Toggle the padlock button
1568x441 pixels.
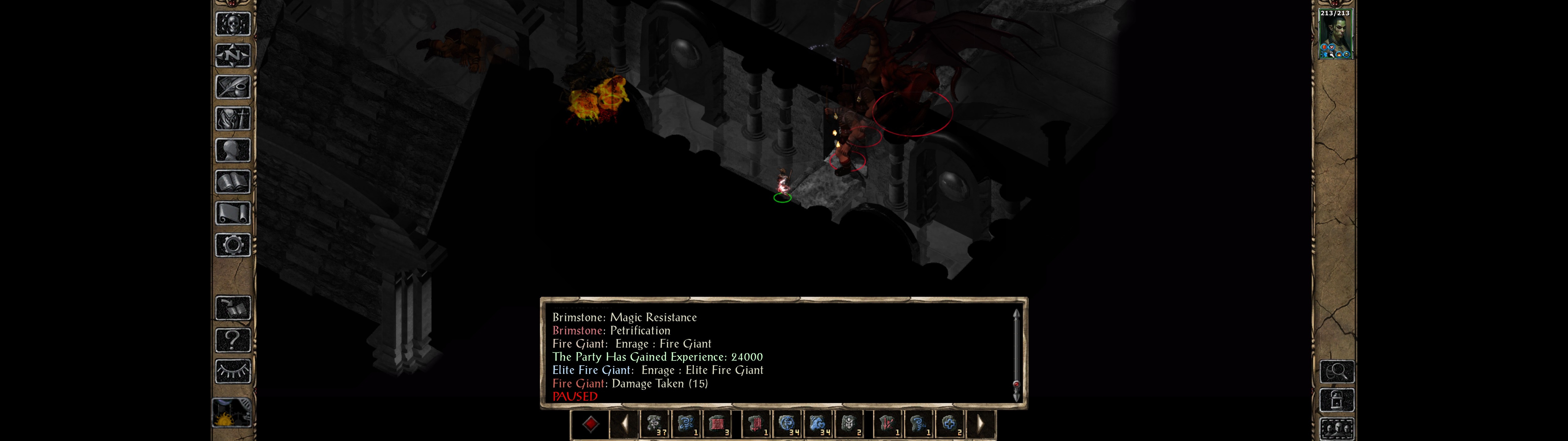(x=1337, y=400)
